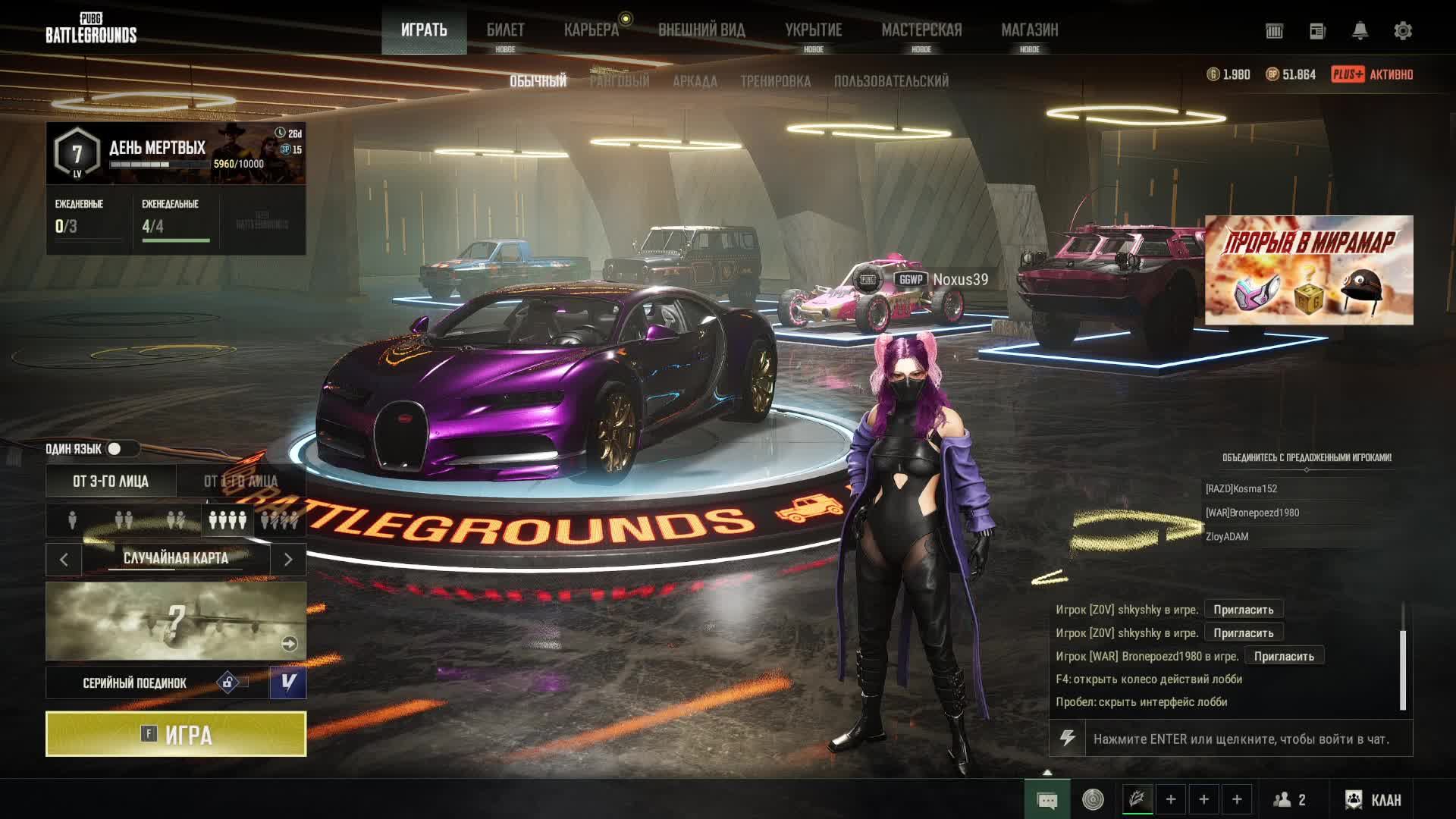Viewport: 1456px width, 819px height.
Task: Show notifications via the bell icon
Action: tap(1360, 31)
